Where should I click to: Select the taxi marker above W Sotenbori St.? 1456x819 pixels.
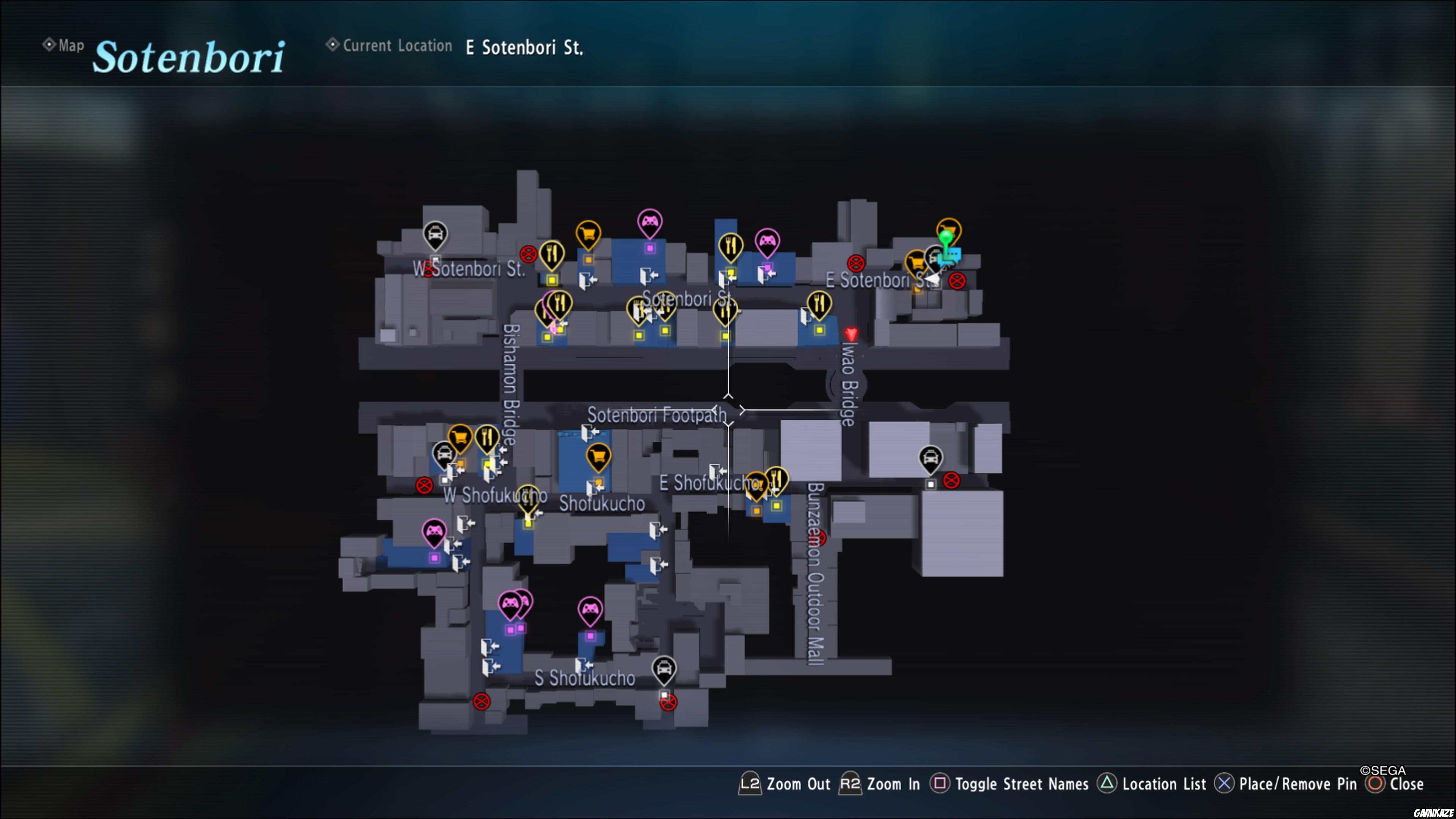[435, 235]
